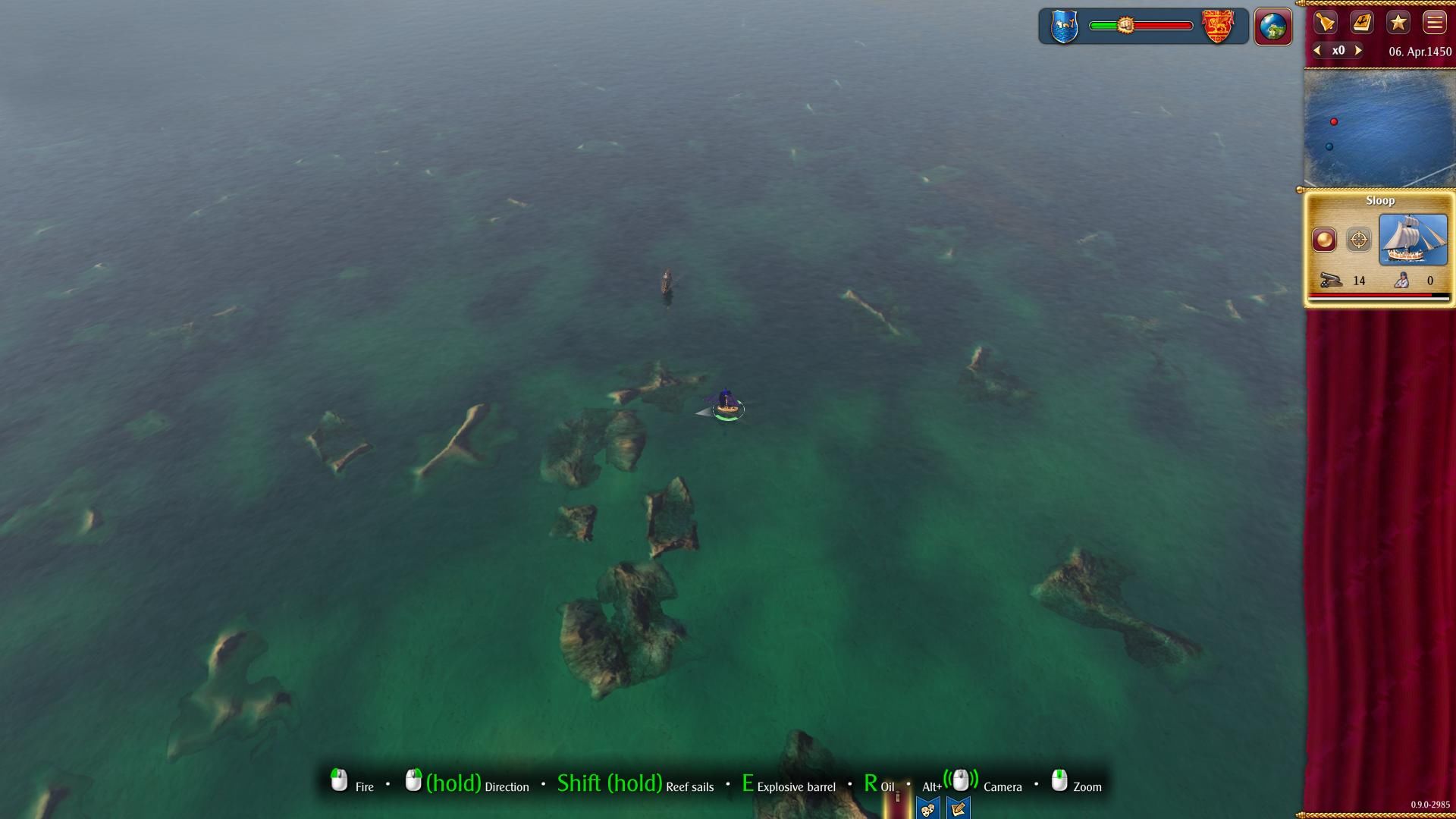Screen dimensions: 1456x819
Task: Open the globe world map button
Action: 1272,27
